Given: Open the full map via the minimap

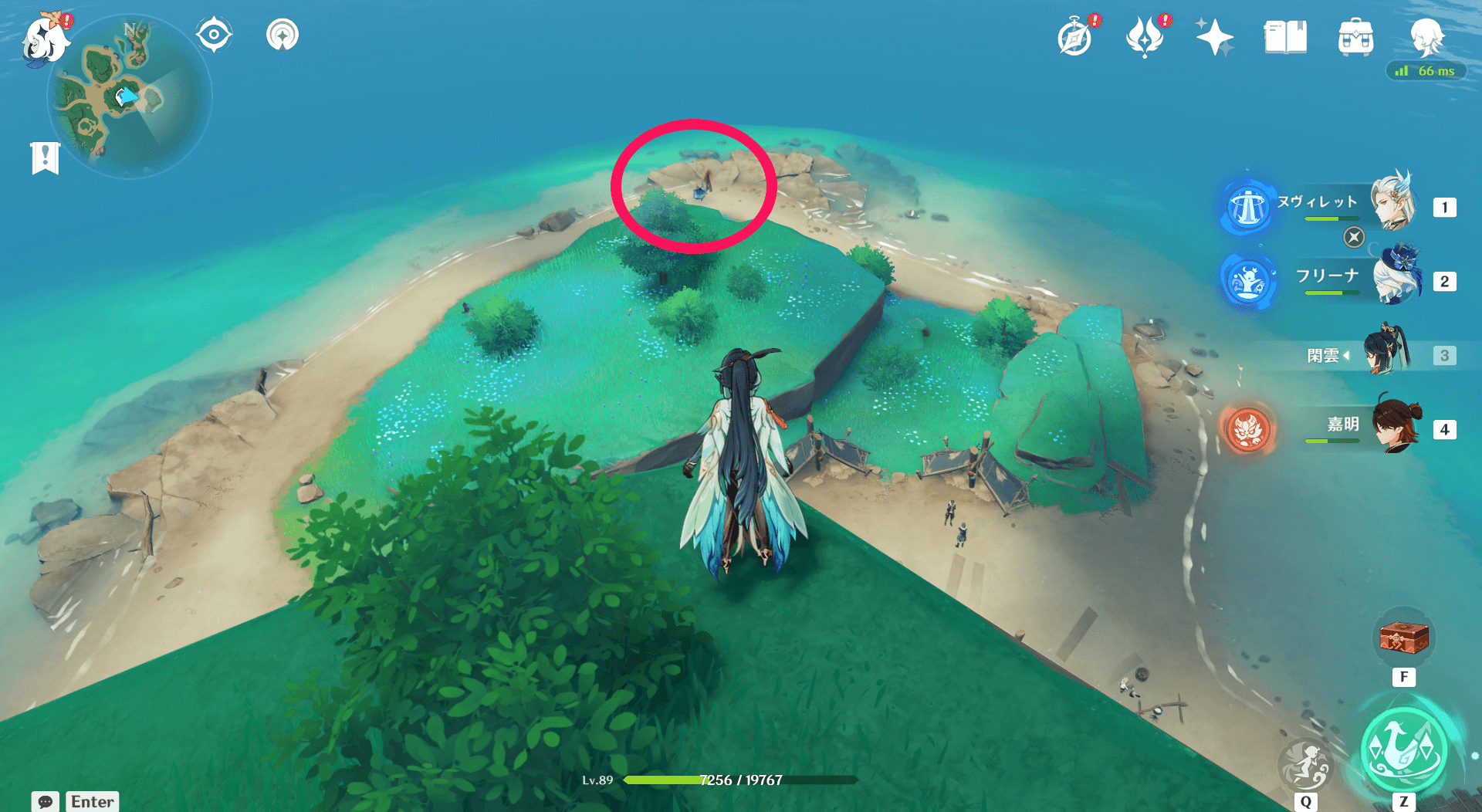Looking at the screenshot, I should click(x=131, y=96).
